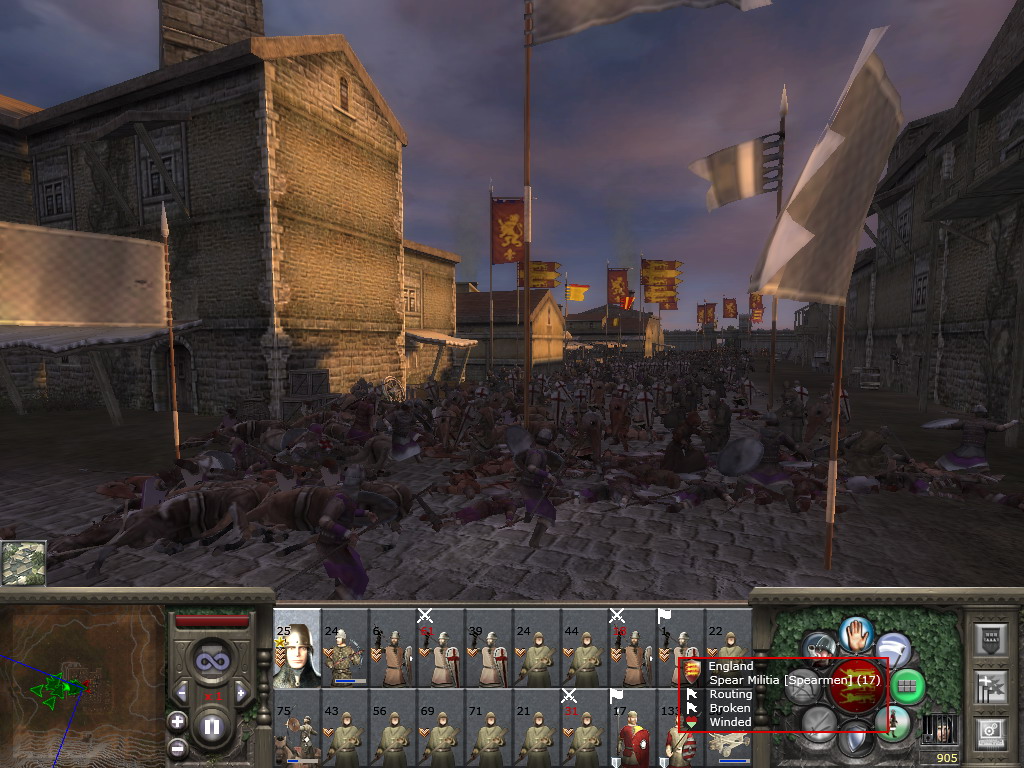Click the radar map toggle icon

tap(22, 563)
